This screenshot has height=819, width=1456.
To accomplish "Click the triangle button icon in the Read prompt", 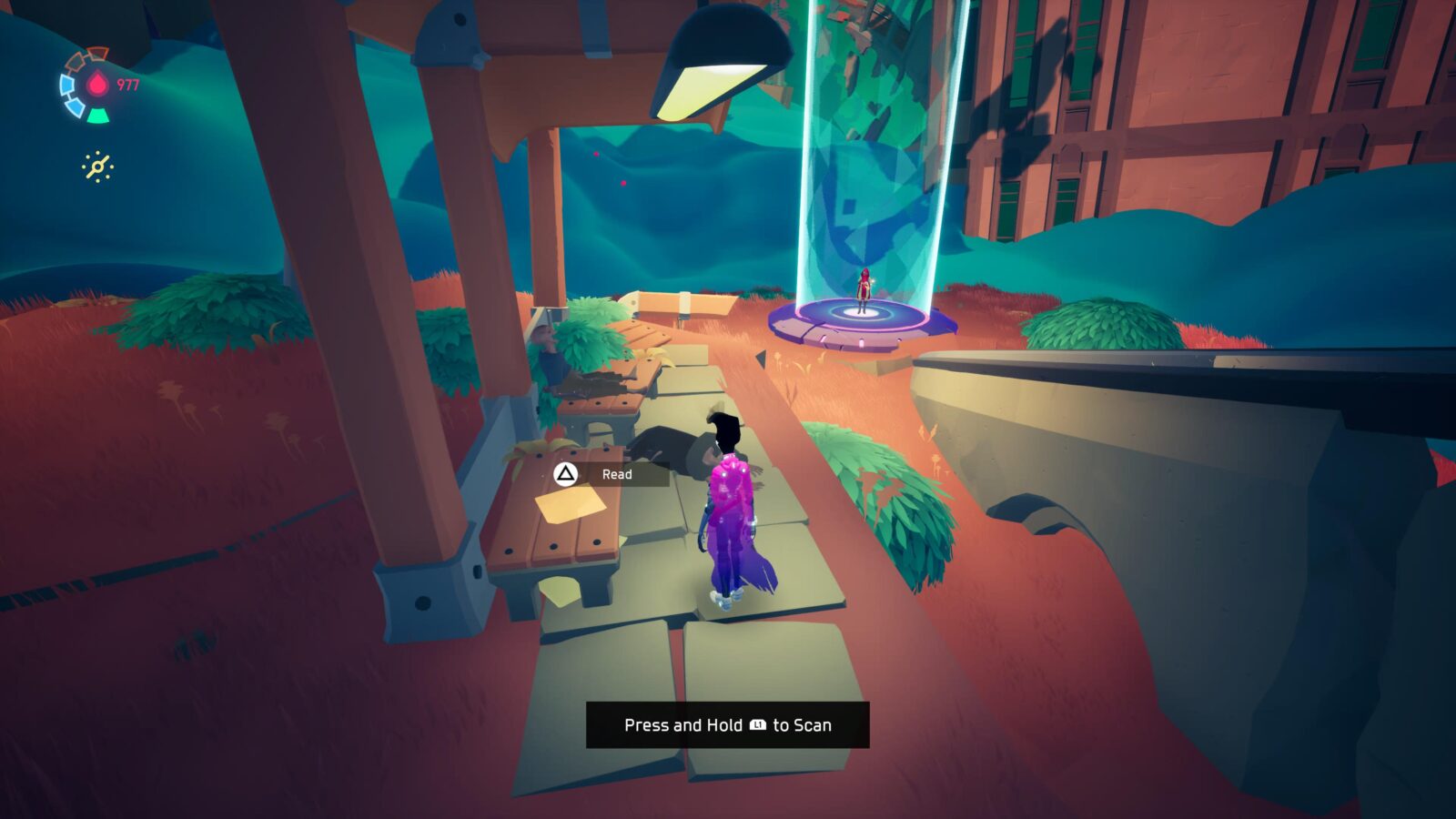I will point(566,473).
